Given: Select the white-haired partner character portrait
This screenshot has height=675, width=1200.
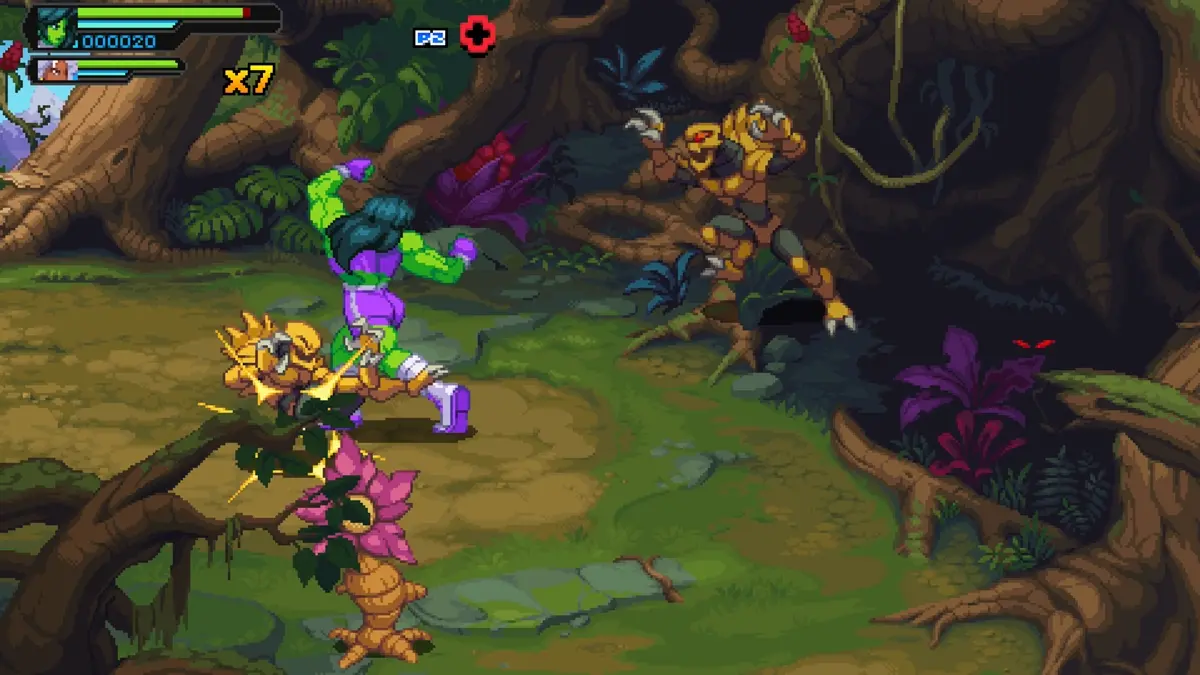Looking at the screenshot, I should point(51,70).
